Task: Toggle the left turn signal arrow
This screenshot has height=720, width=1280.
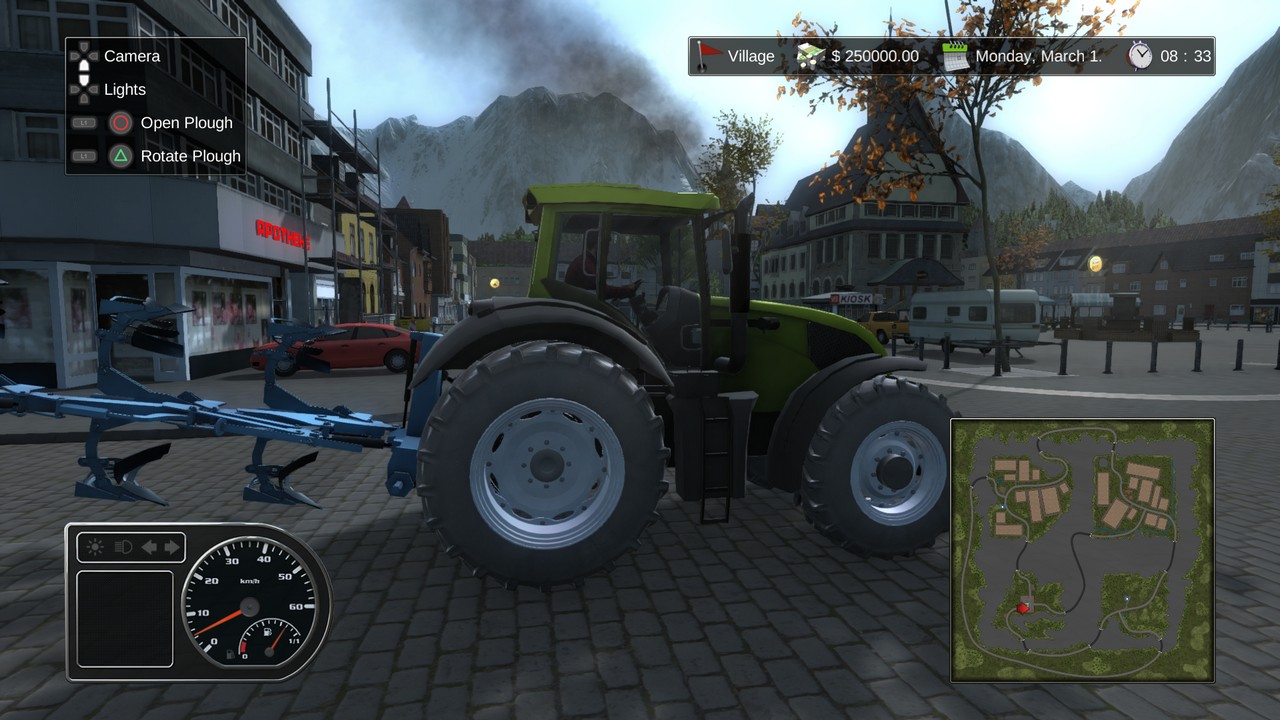Action: 149,547
